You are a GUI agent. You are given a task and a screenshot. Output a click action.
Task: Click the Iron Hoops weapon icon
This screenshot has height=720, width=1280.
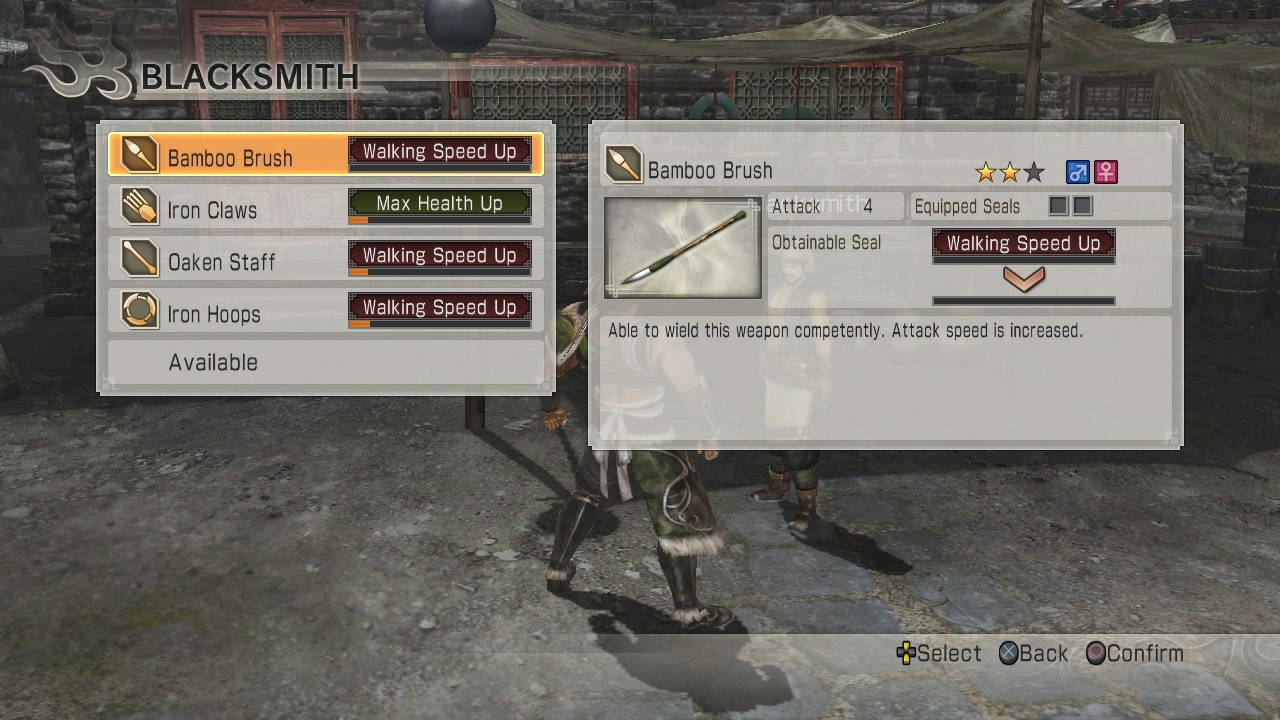coord(138,312)
